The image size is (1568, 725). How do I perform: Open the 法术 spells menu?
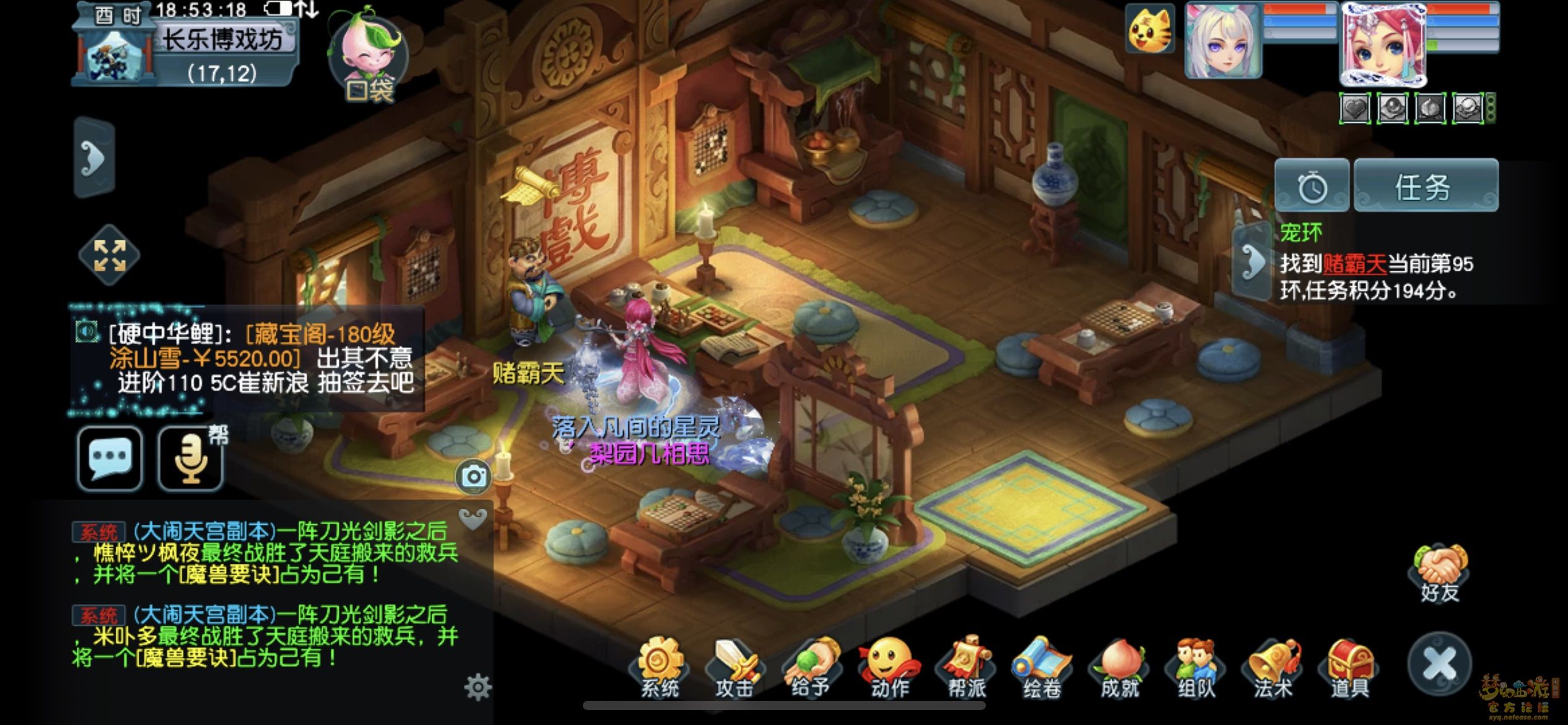point(1273,668)
